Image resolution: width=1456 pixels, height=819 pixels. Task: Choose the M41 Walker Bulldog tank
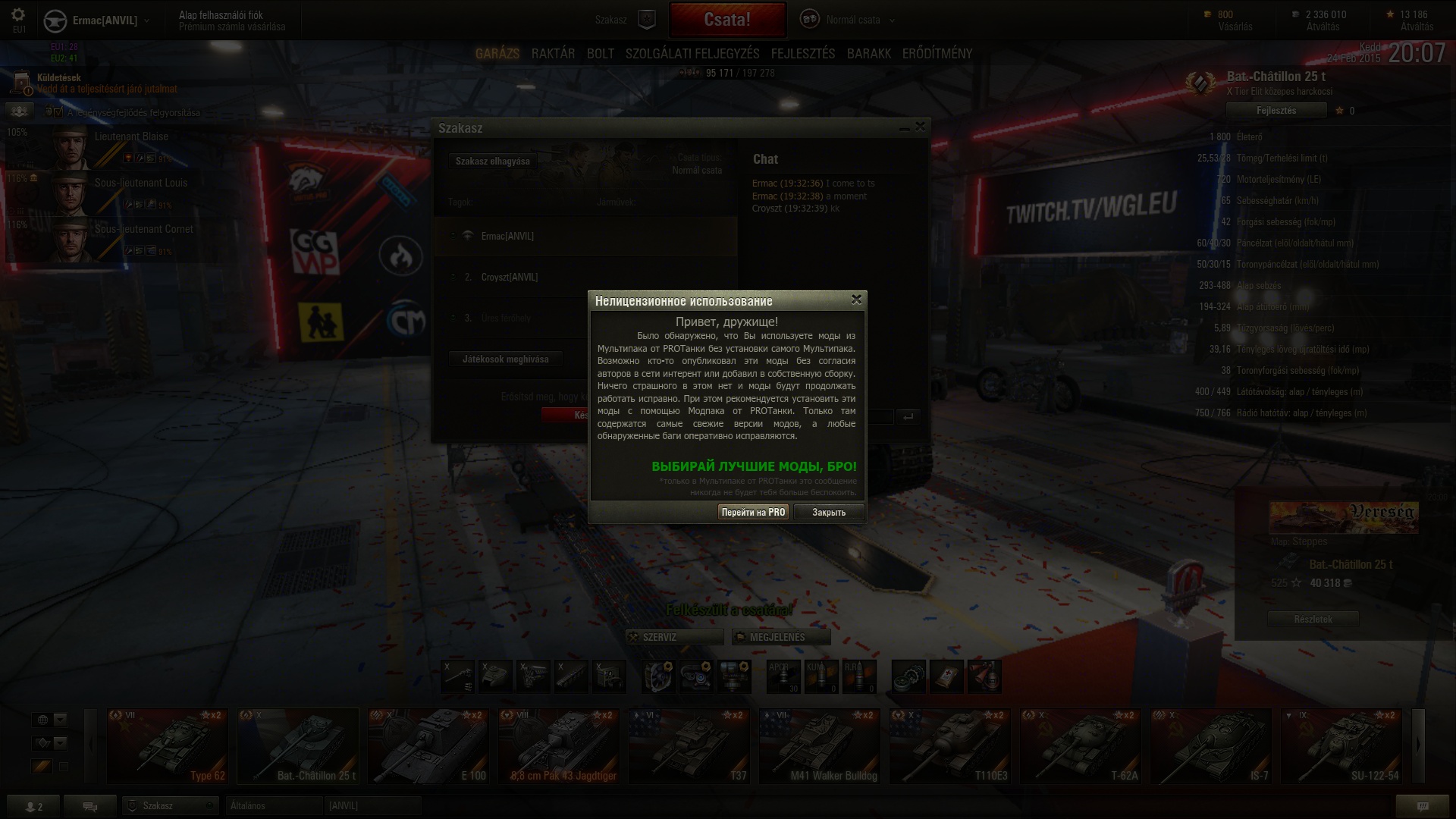coord(820,745)
